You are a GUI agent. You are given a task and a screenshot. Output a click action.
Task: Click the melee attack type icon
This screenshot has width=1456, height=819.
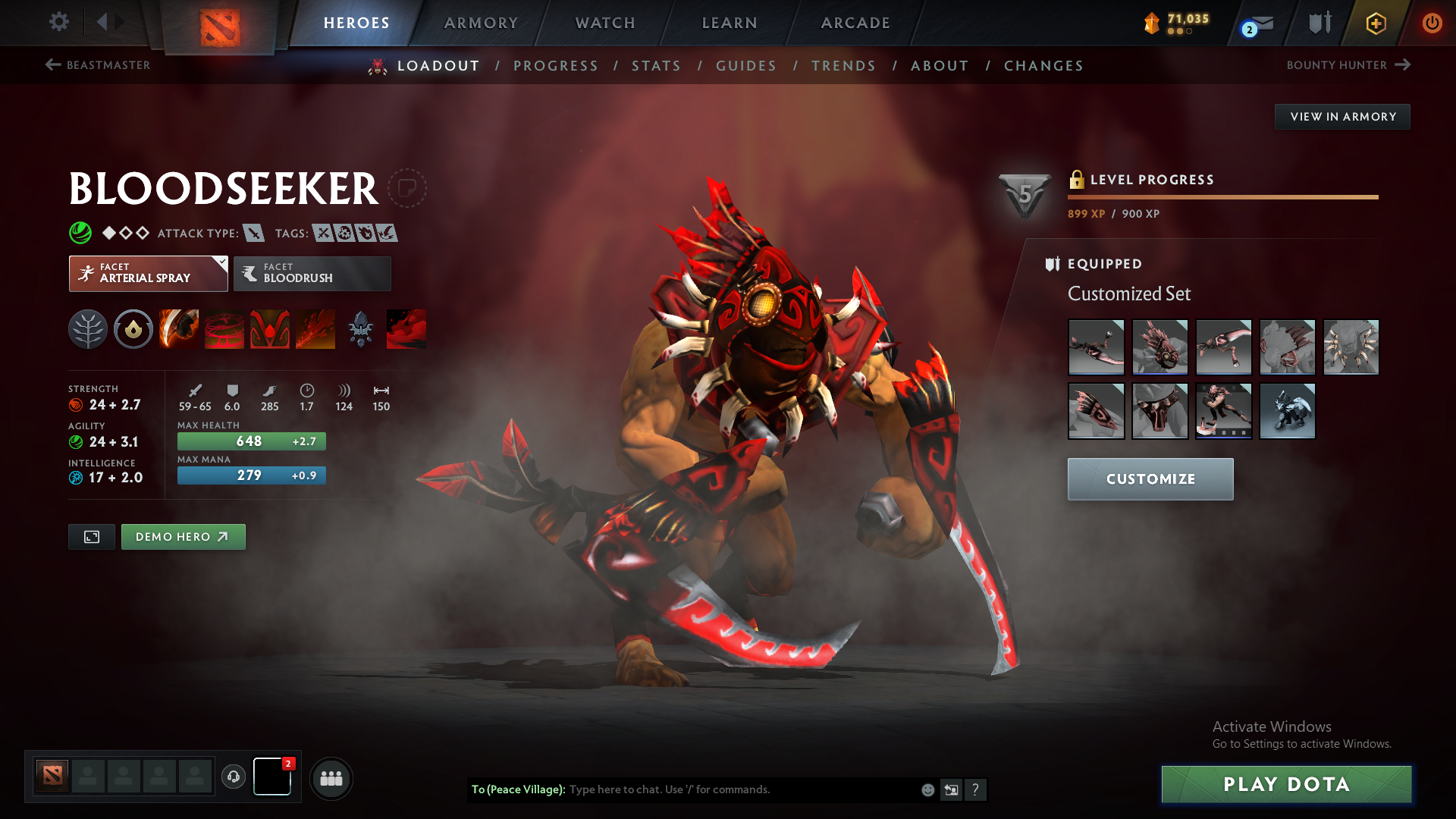point(253,233)
